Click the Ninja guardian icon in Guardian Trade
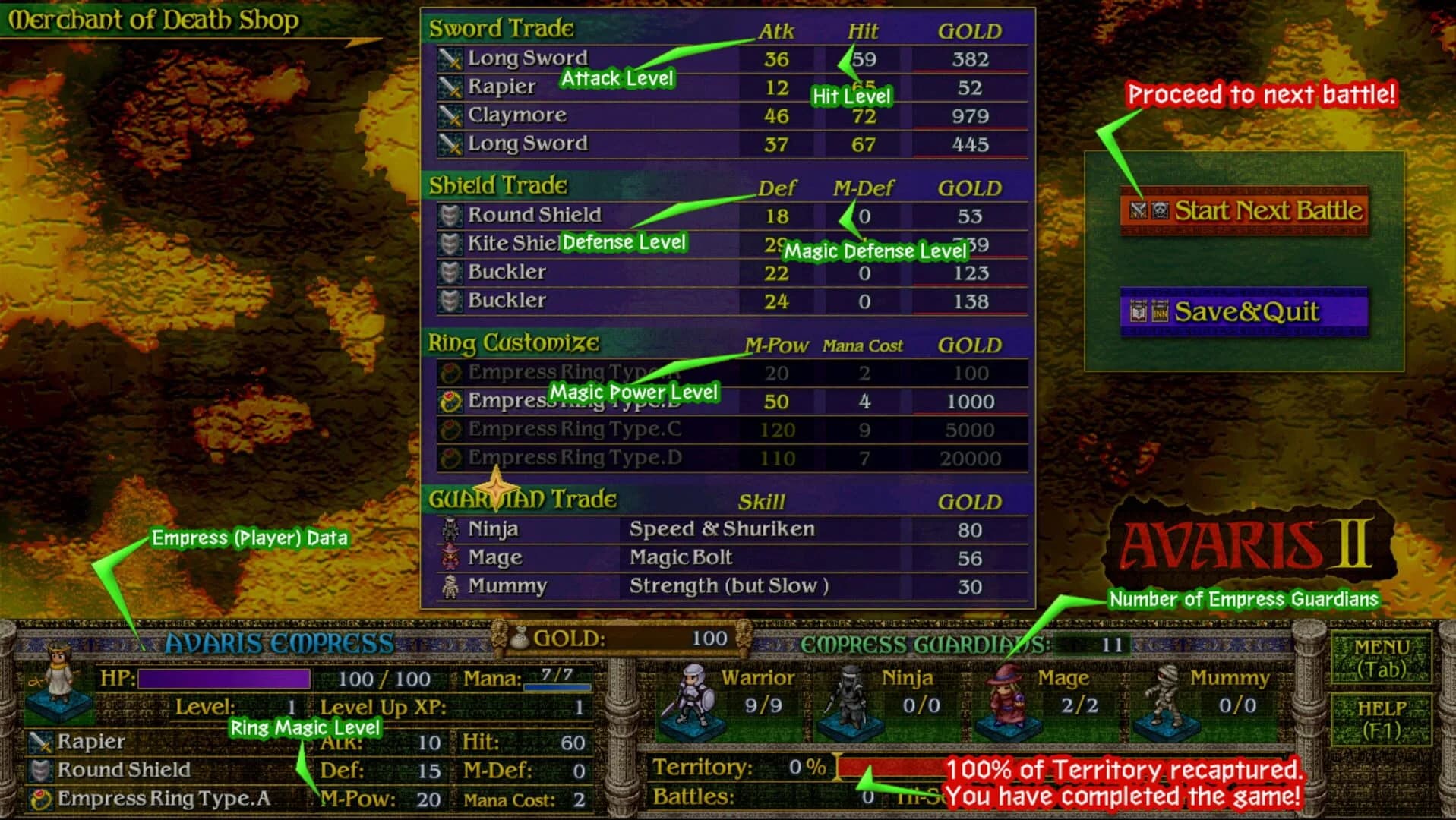 click(450, 528)
